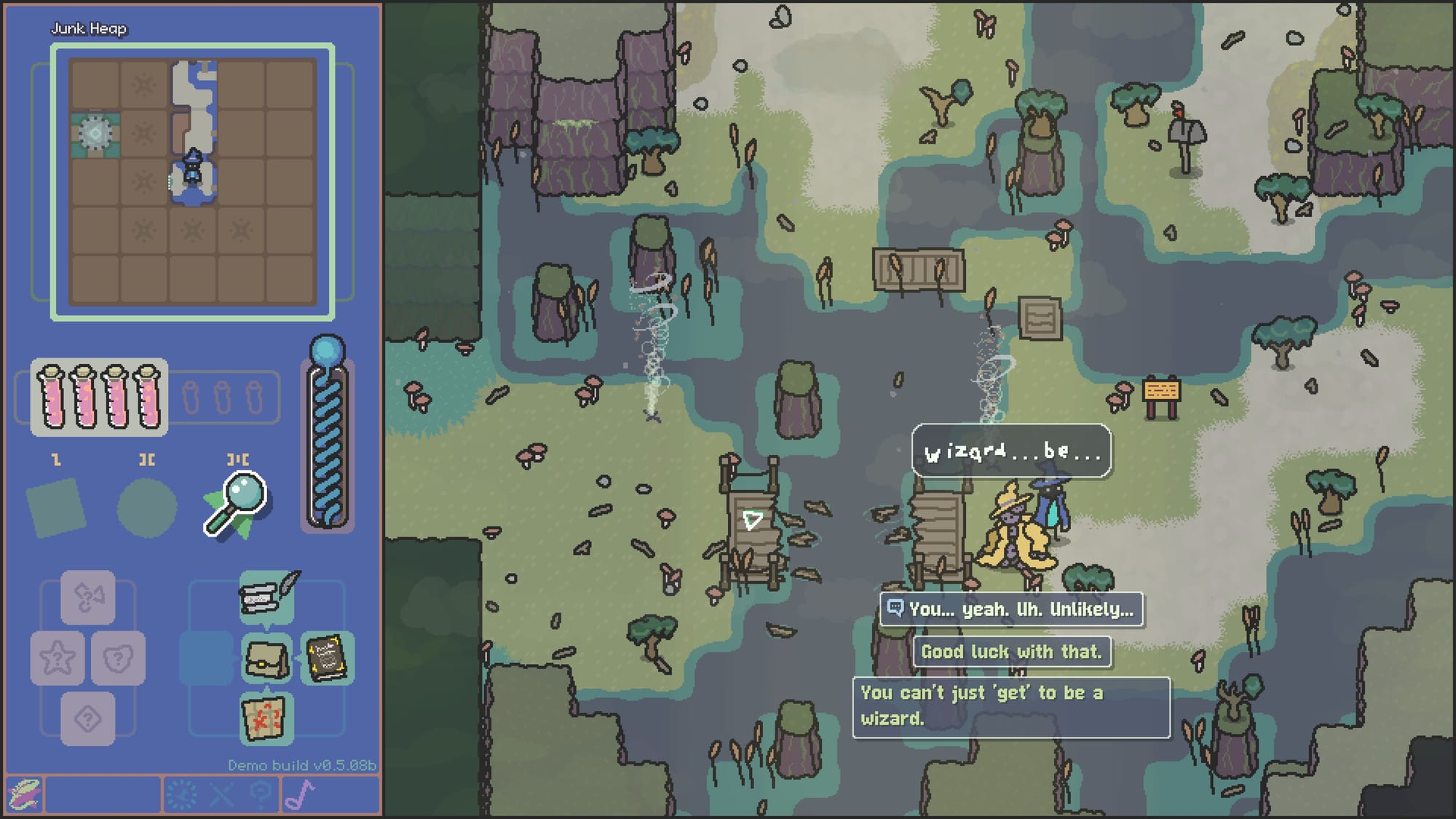This screenshot has width=1456, height=819.
Task: Select the locked diamond-shaped ability slot
Action: pos(88,719)
